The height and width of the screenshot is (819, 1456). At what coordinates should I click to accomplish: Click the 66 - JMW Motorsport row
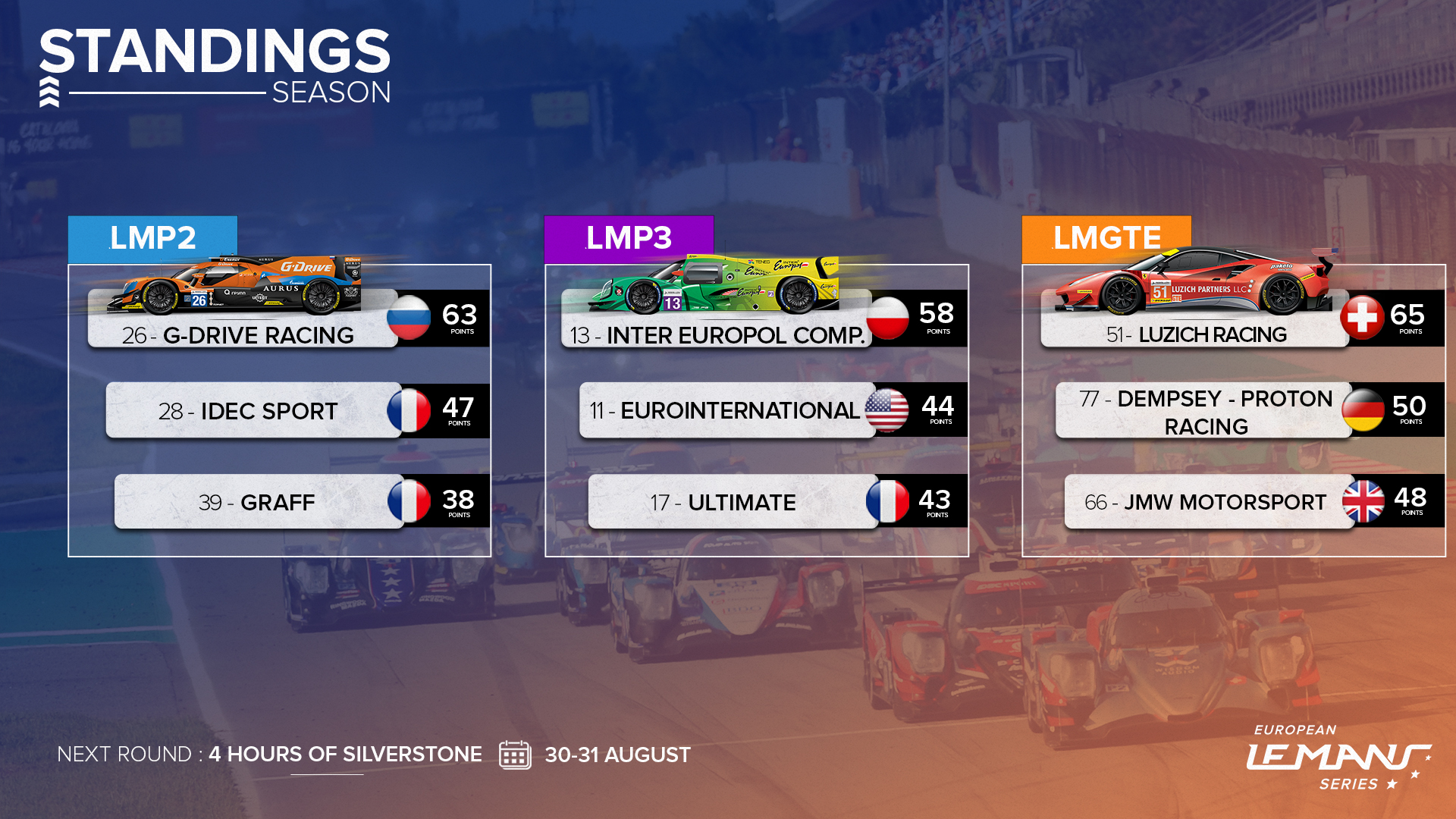point(1205,502)
